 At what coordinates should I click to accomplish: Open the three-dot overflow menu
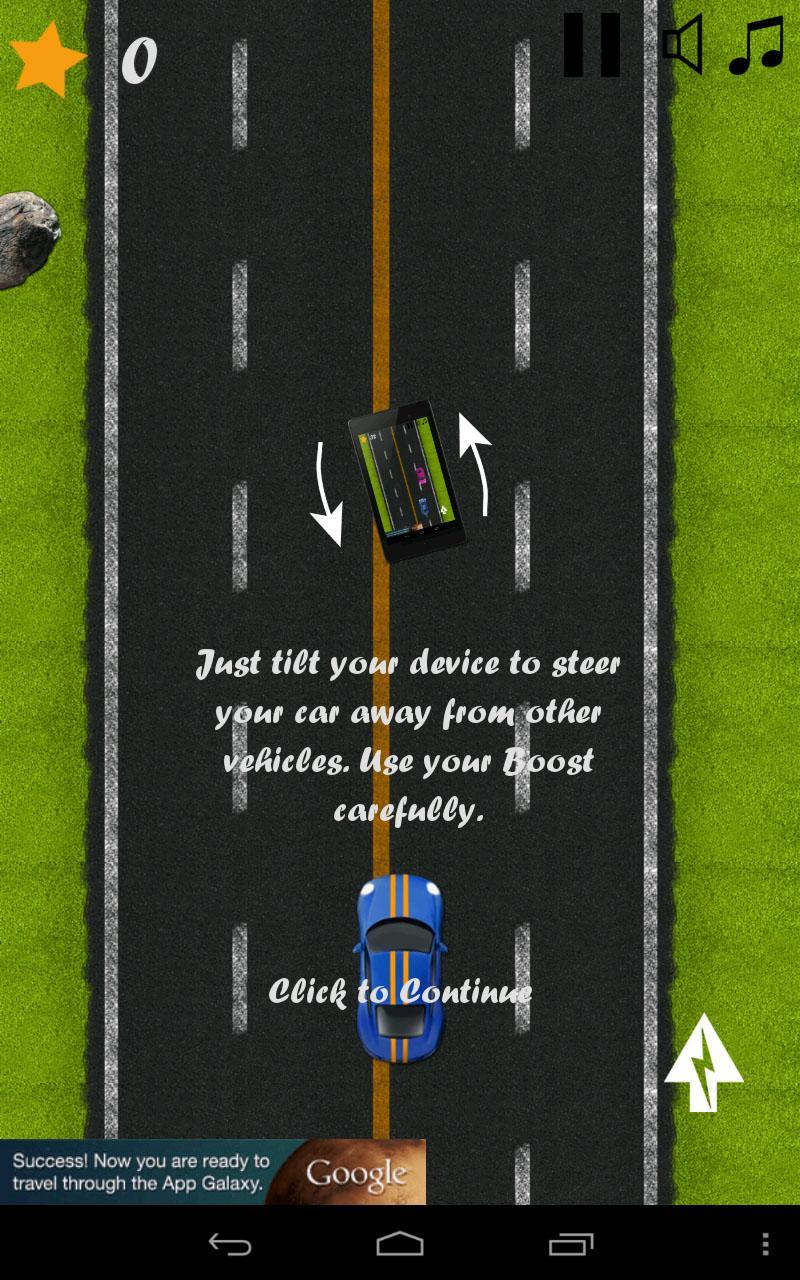pyautogui.click(x=765, y=1244)
